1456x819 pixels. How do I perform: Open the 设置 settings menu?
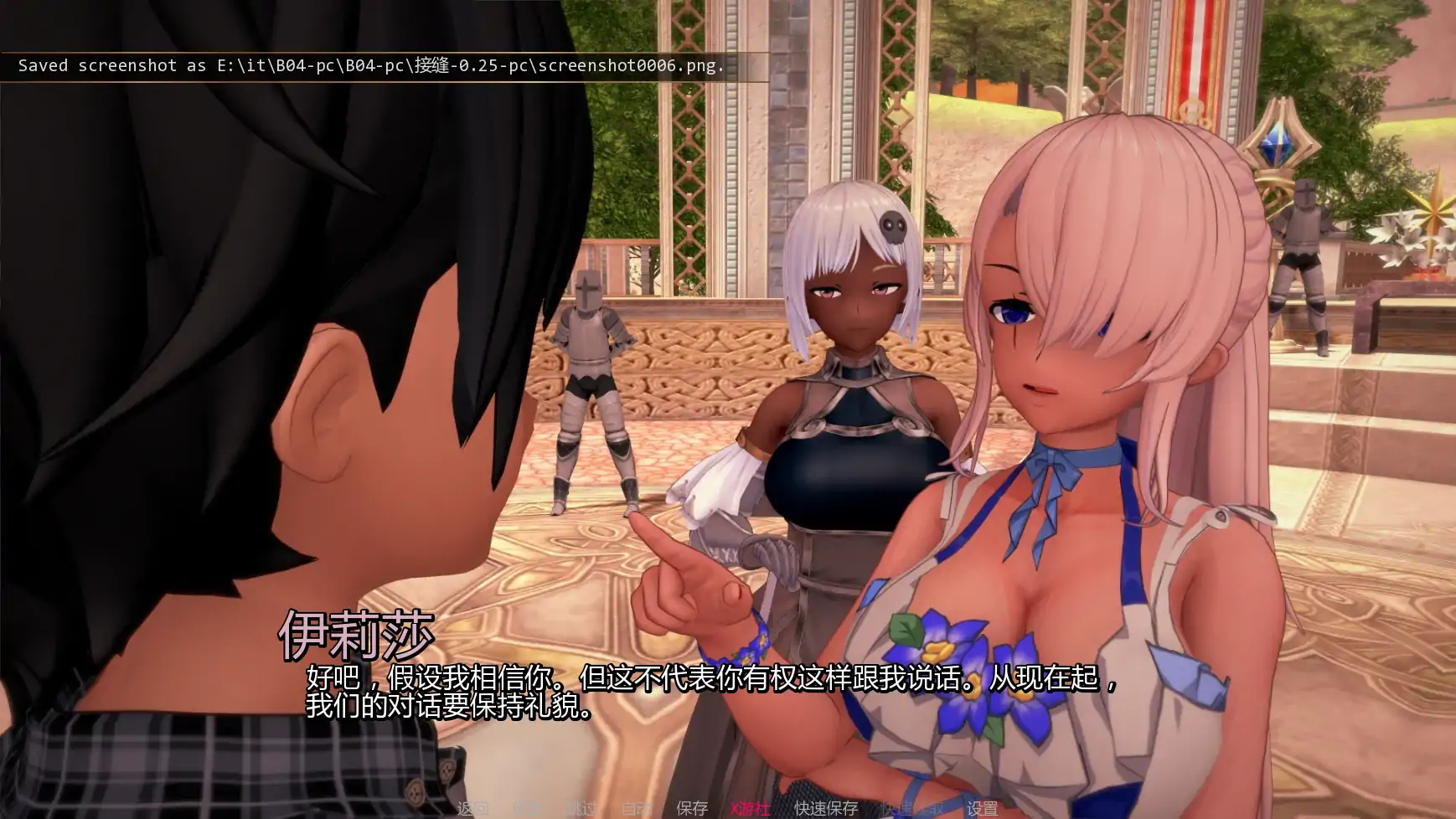click(x=982, y=808)
